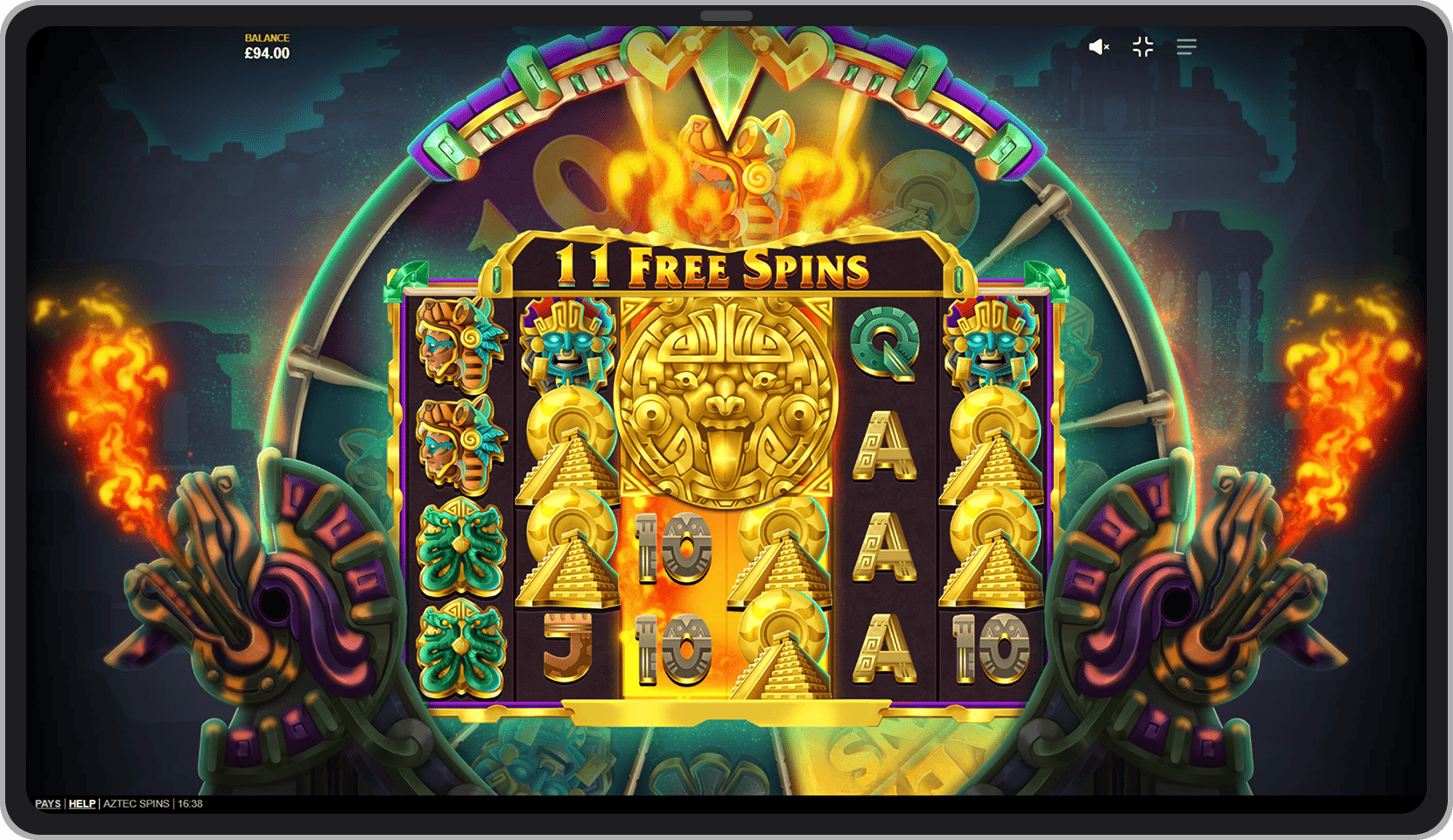Image resolution: width=1453 pixels, height=840 pixels.
Task: Click the exit fullscreen icon
Action: [x=1143, y=47]
